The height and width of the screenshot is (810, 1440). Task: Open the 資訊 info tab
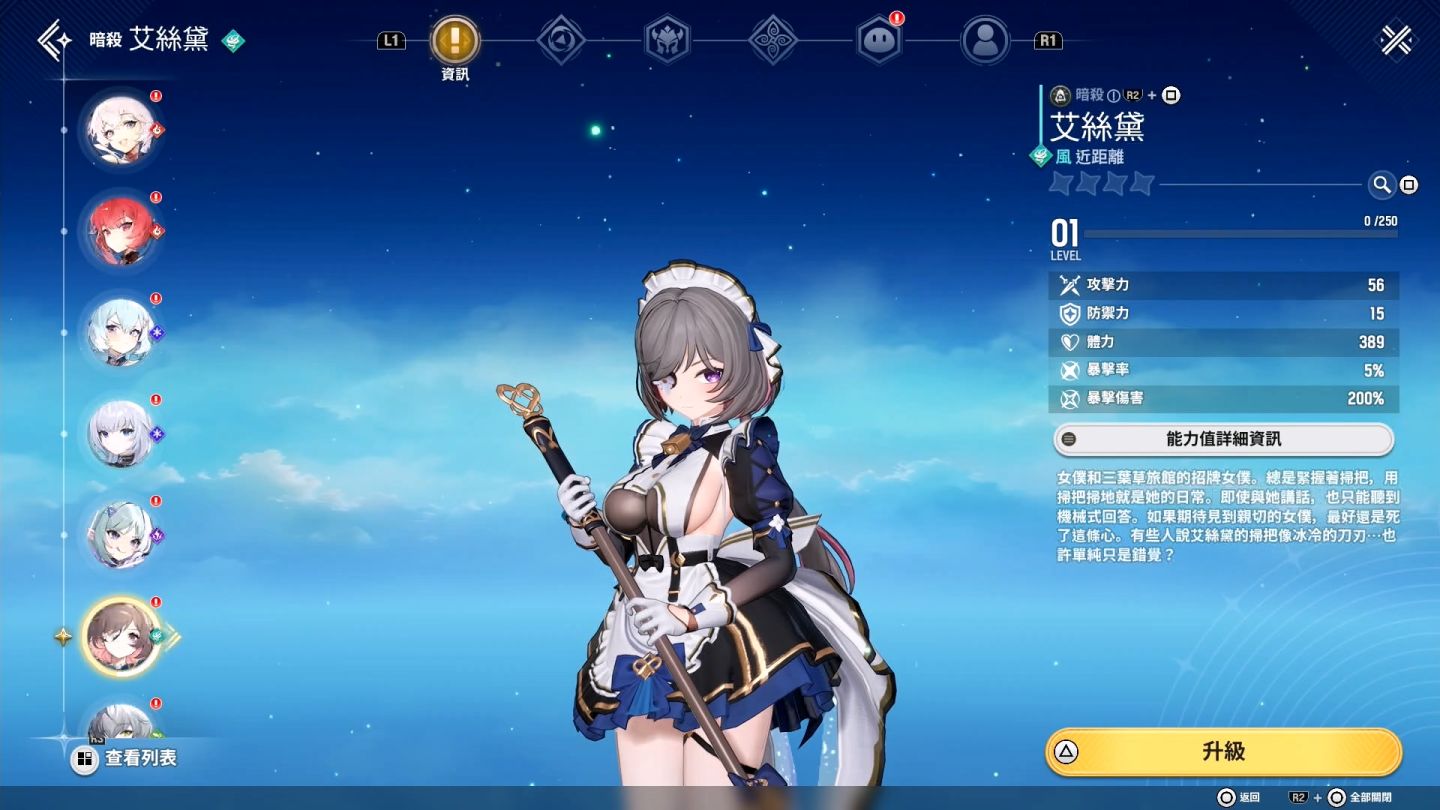pos(455,42)
